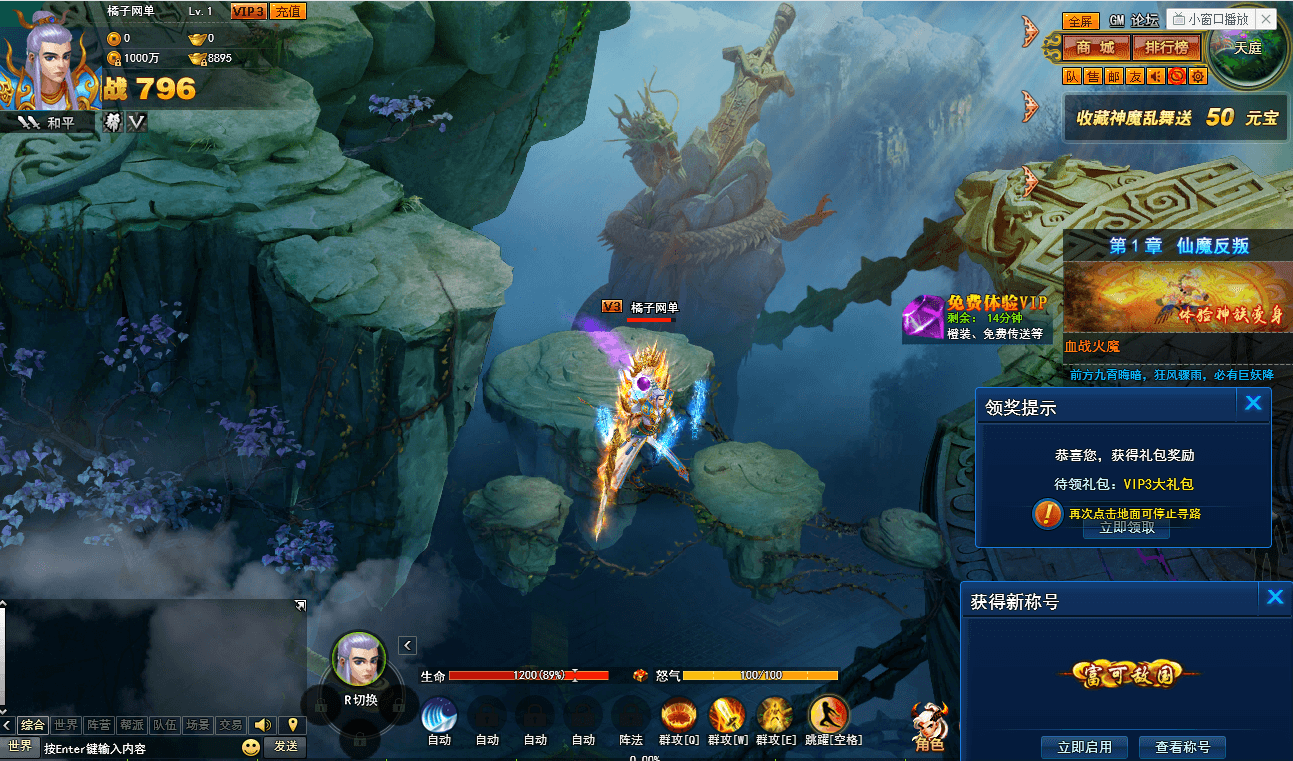This screenshot has height=761, width=1293.
Task: Activate the 跳跃 jump skill
Action: click(x=827, y=717)
